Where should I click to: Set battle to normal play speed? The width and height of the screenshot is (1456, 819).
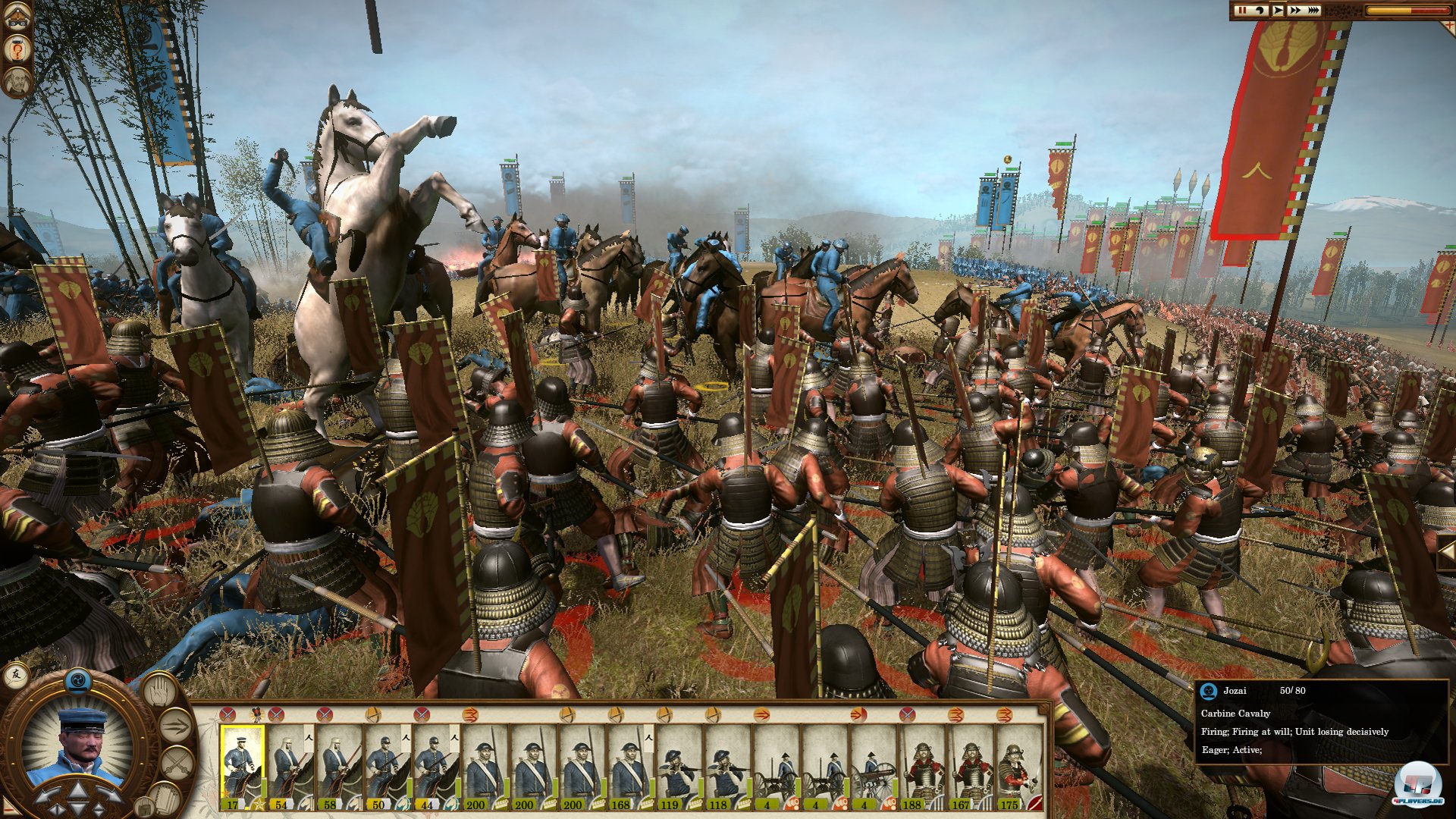tap(1278, 10)
